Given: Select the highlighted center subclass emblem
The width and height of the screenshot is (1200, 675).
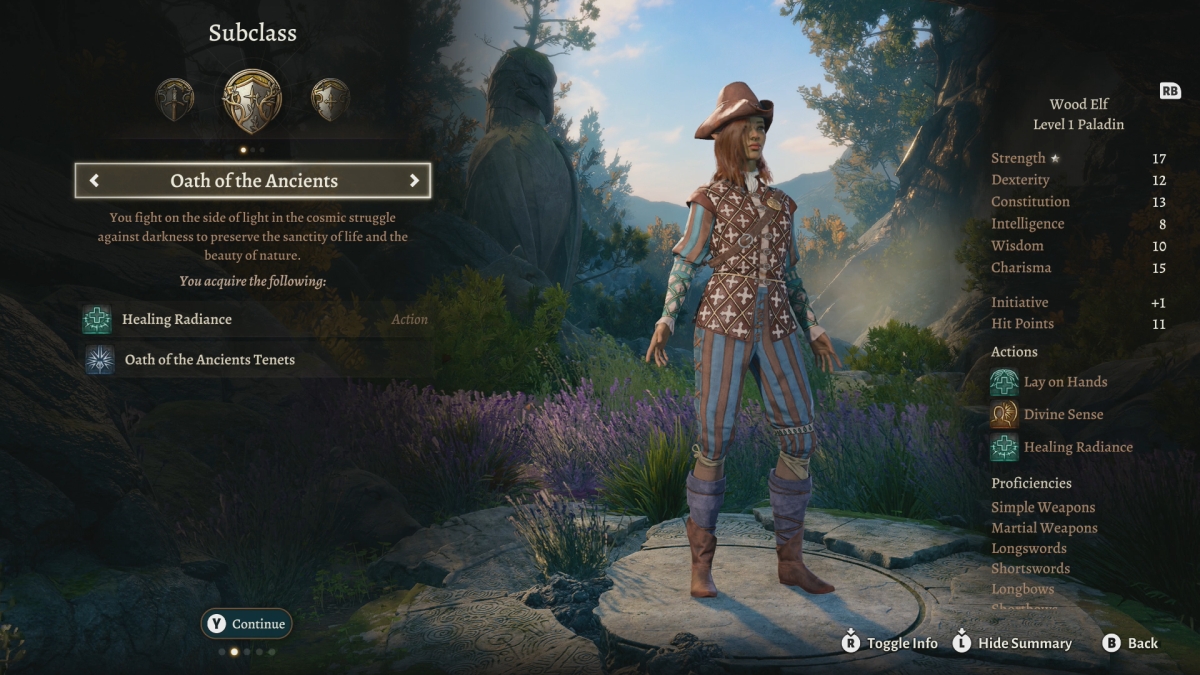Looking at the screenshot, I should coord(252,101).
